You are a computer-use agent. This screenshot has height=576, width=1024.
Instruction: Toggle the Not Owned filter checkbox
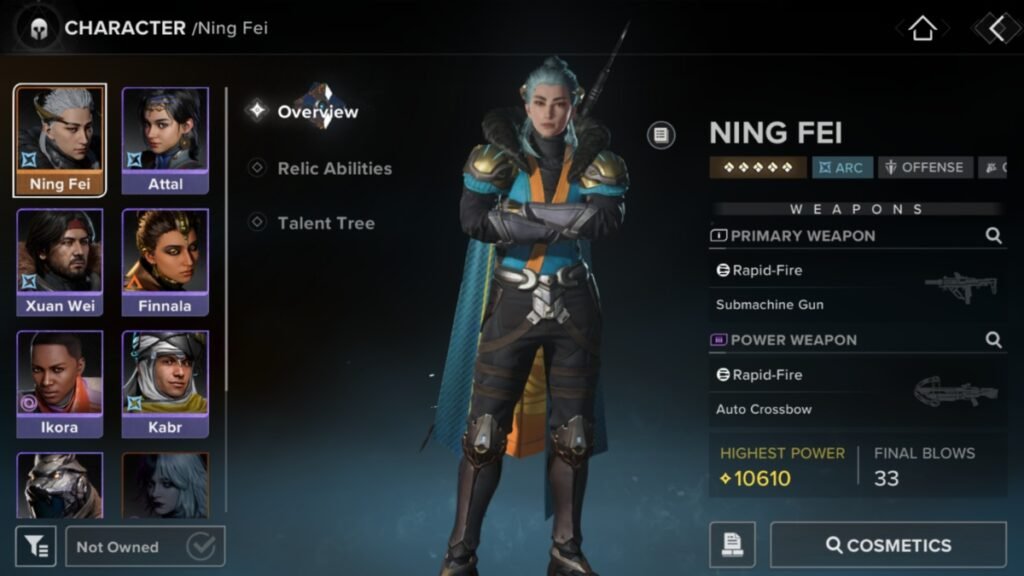[201, 546]
